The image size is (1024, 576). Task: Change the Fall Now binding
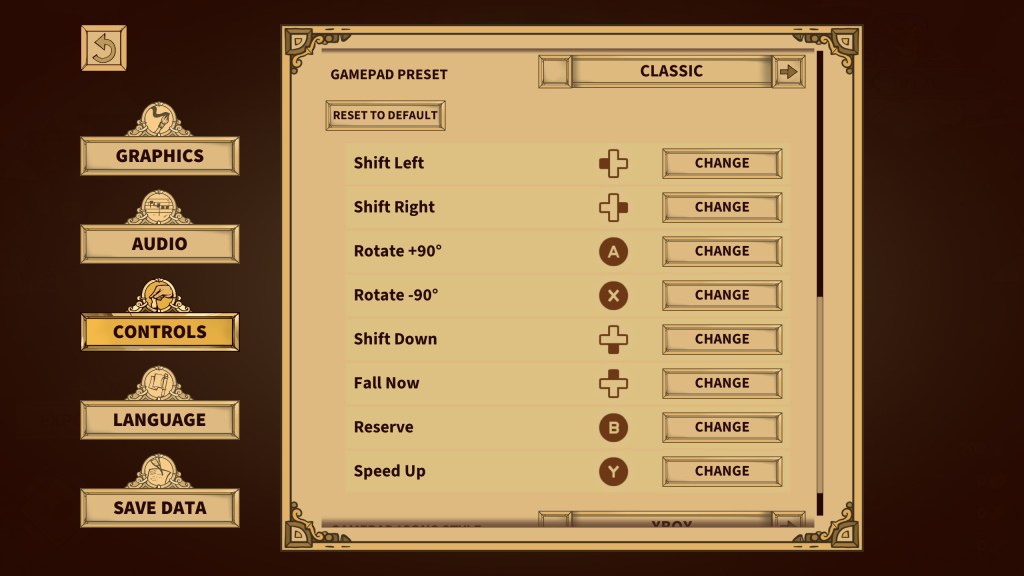[x=722, y=383]
